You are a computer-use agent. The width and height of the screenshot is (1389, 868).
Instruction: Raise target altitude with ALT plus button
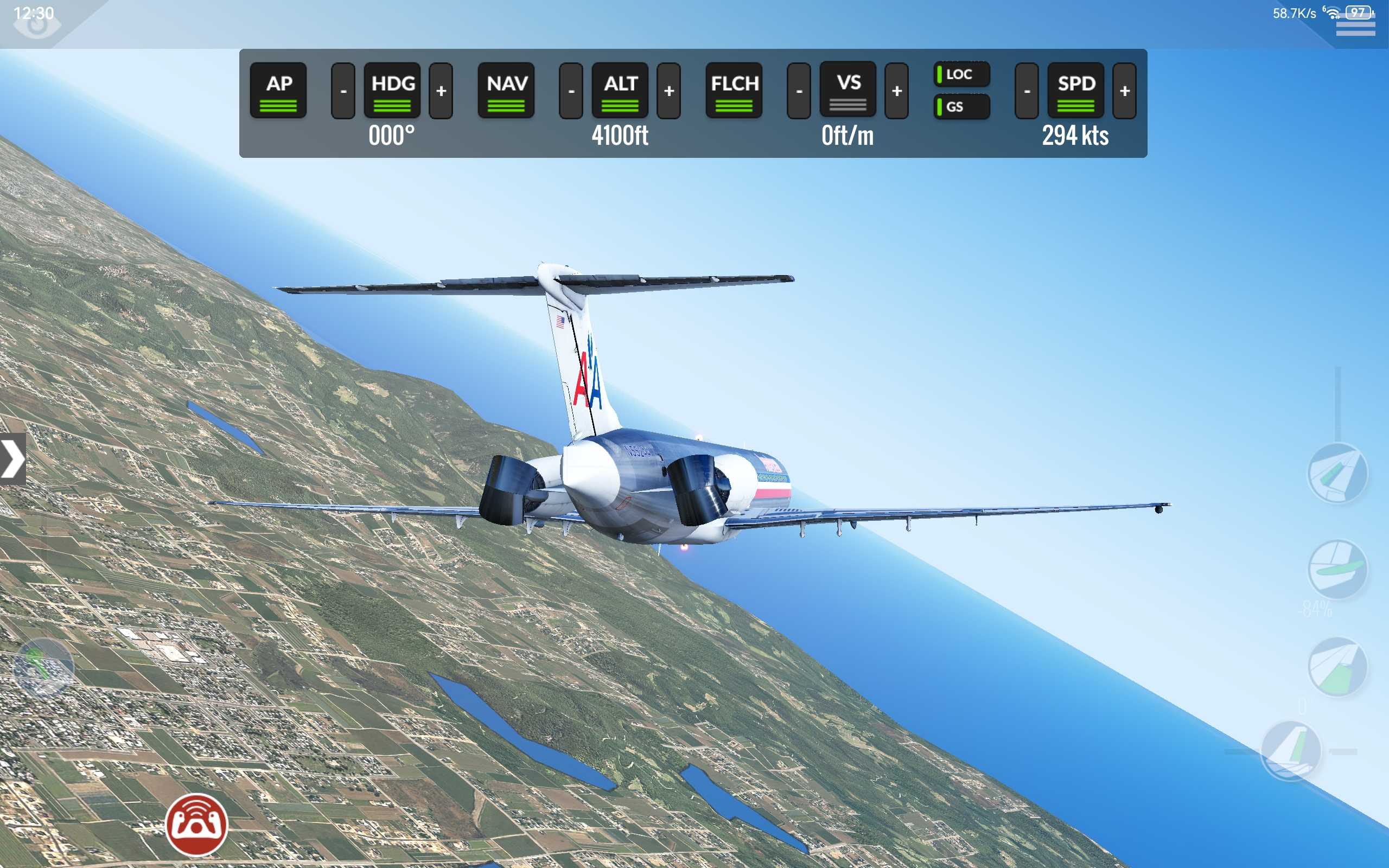668,91
